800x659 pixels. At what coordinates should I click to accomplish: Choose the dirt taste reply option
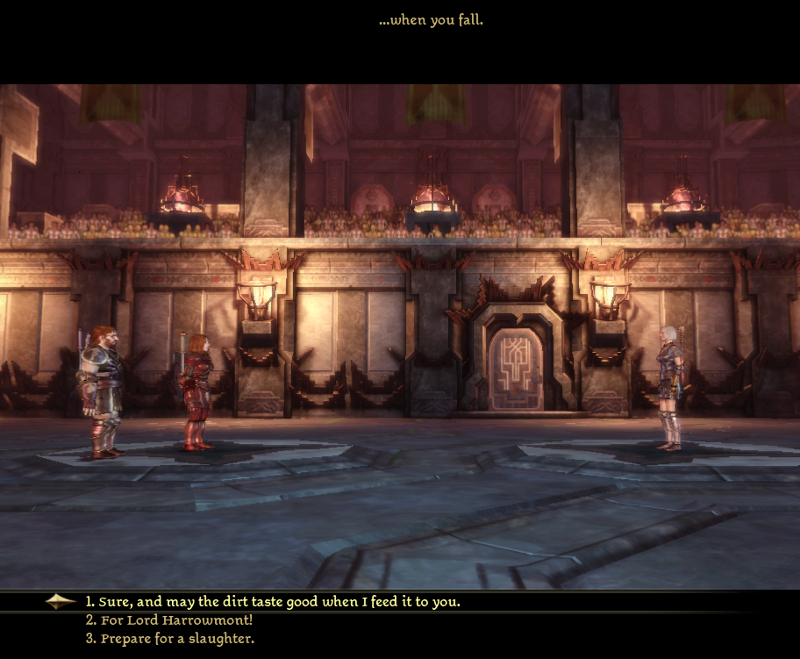tap(272, 602)
